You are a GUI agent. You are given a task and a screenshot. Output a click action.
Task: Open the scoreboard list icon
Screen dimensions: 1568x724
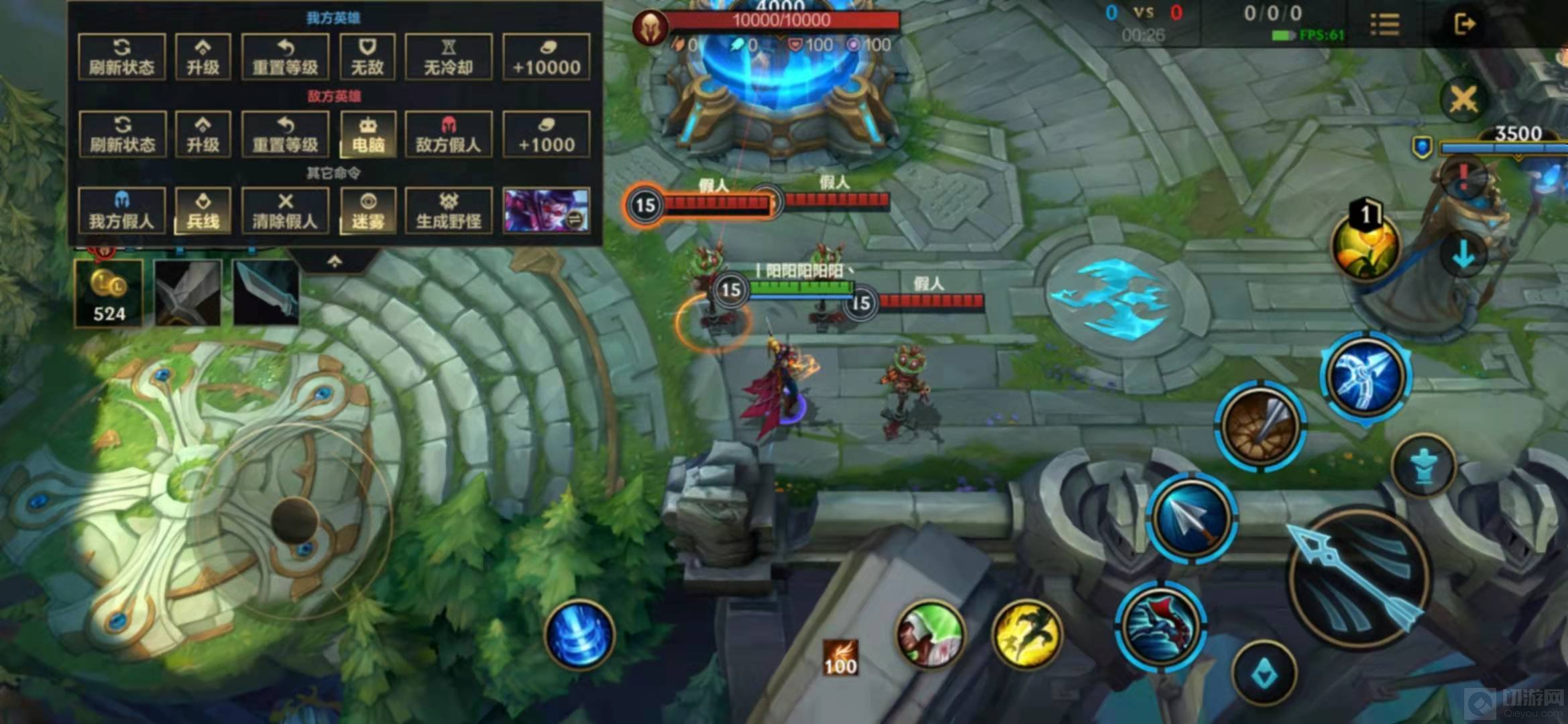coord(1384,24)
